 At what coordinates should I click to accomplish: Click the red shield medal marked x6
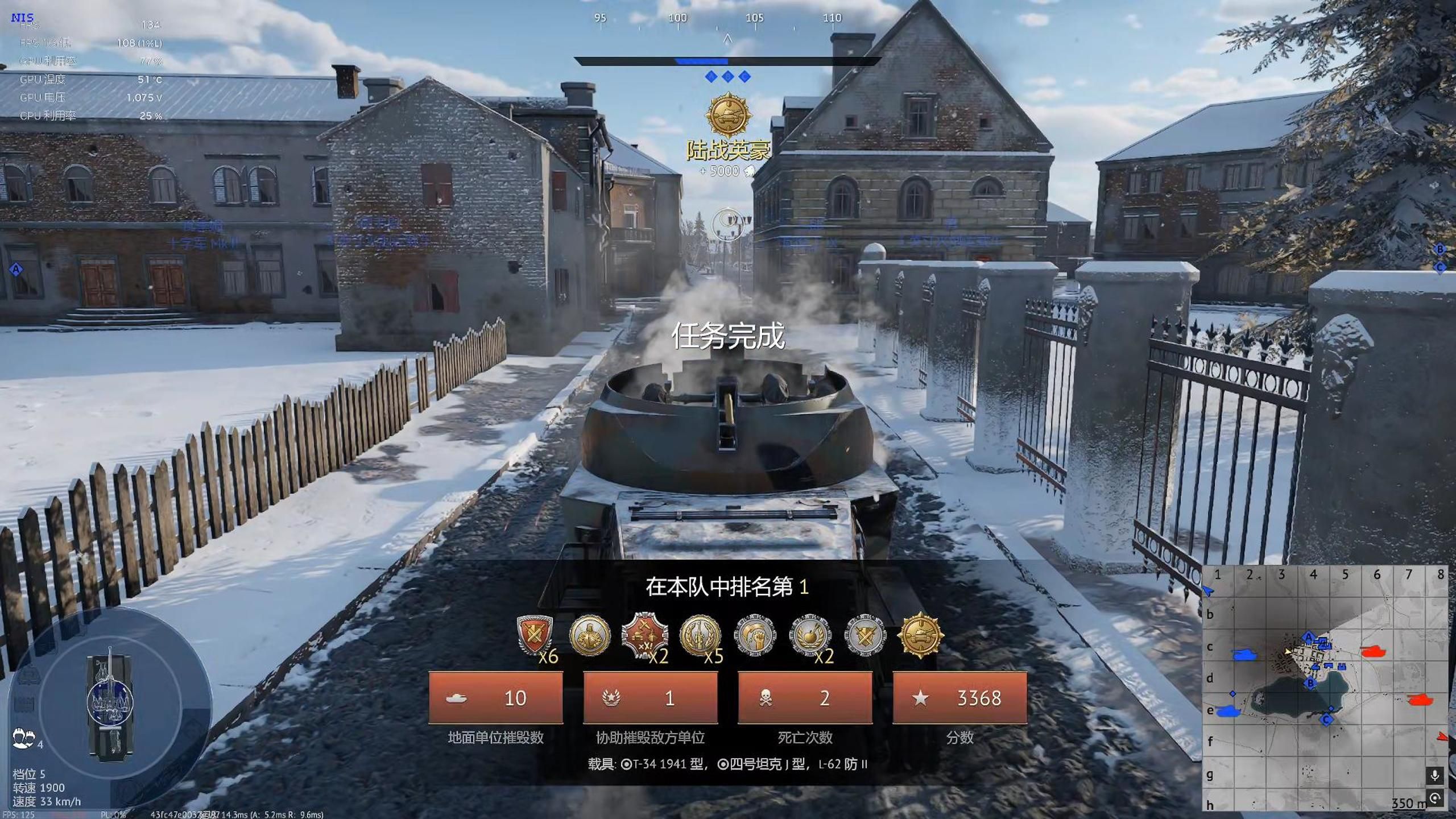click(x=534, y=635)
